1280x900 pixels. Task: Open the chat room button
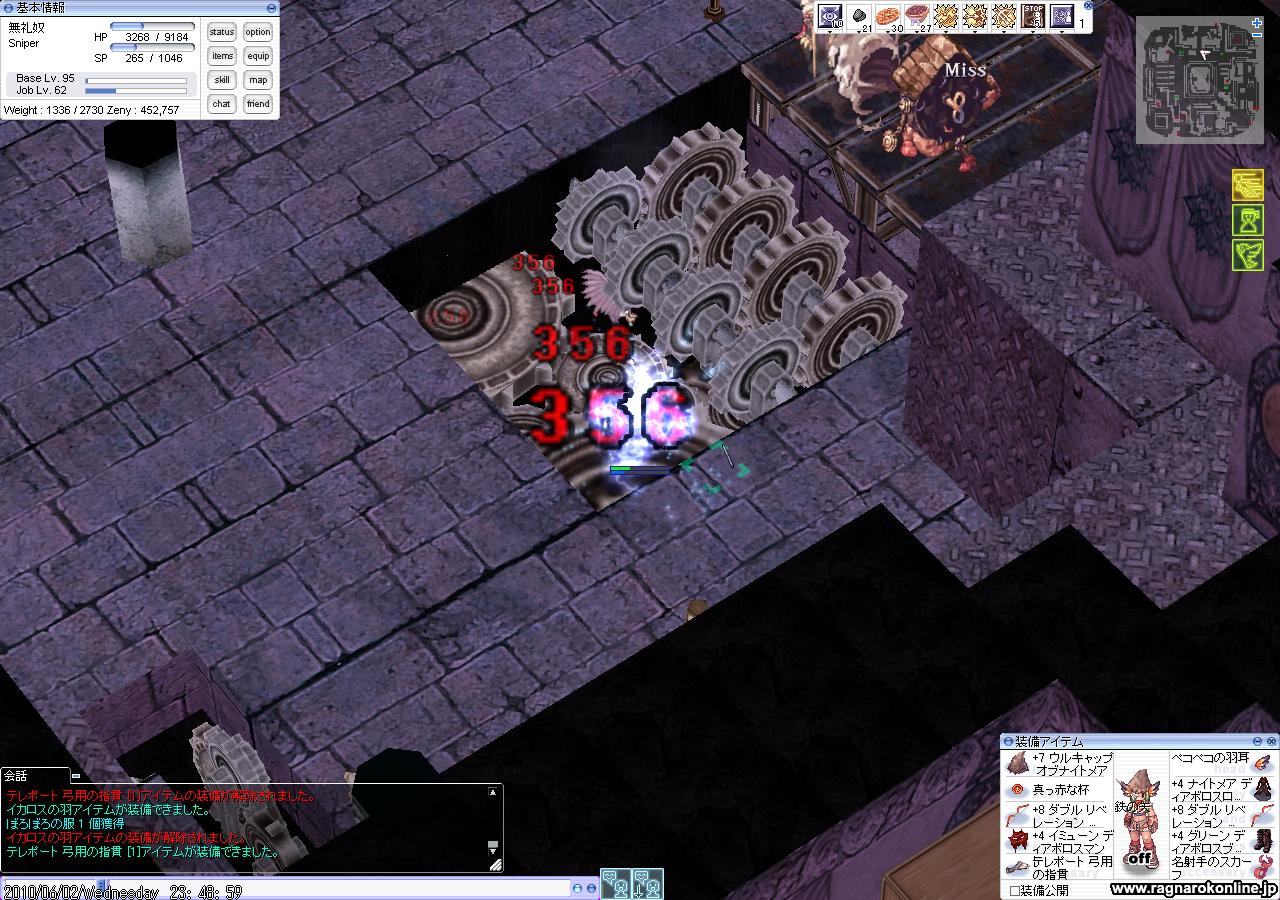[x=222, y=104]
